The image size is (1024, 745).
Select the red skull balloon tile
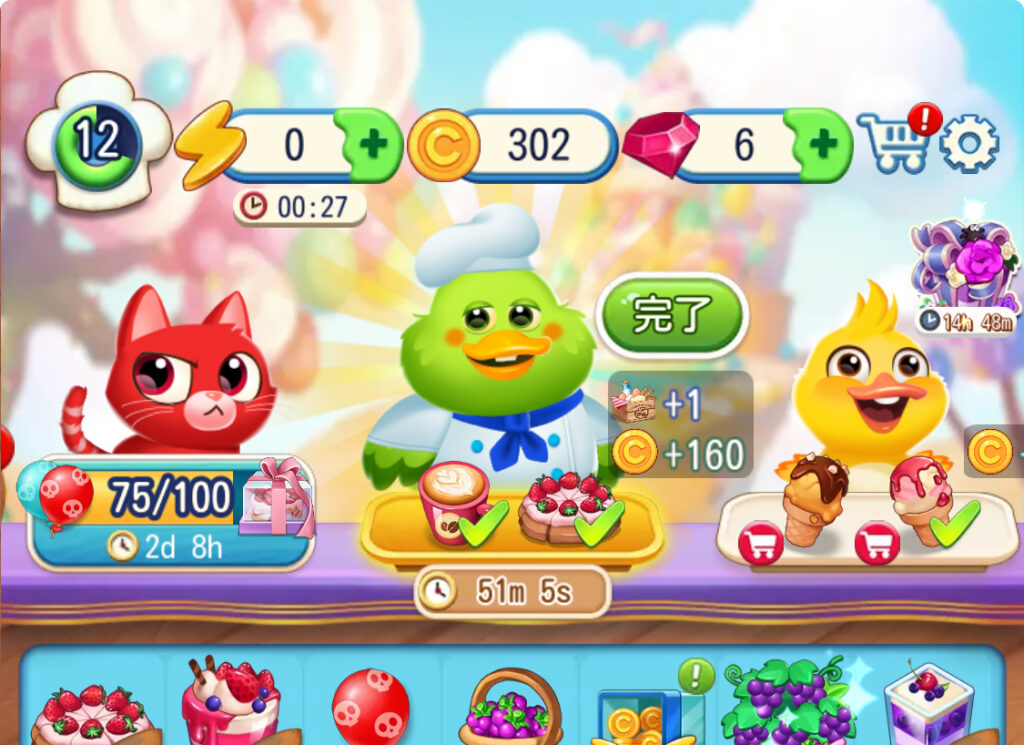click(370, 707)
